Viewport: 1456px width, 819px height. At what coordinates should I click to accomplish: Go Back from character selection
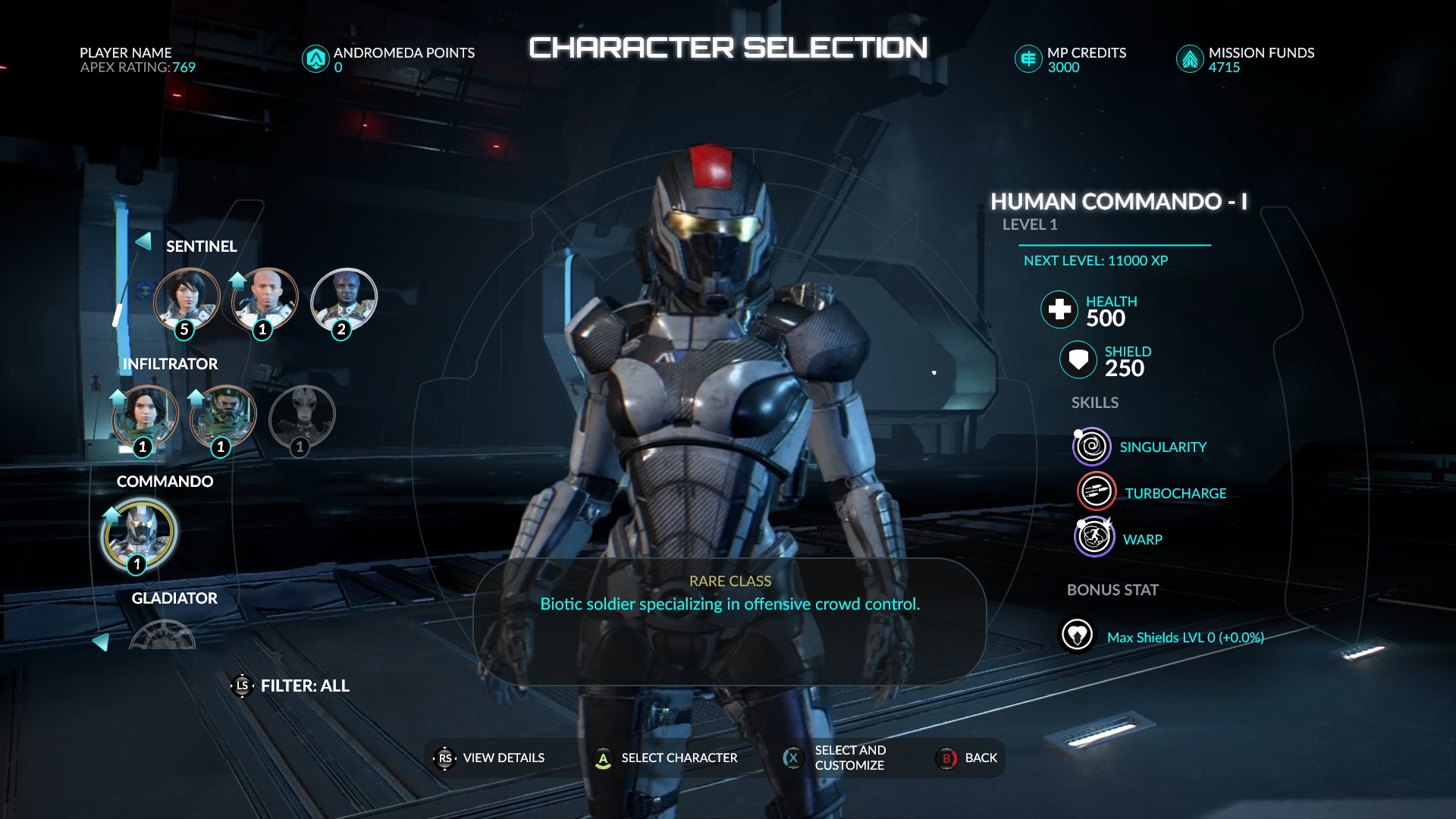pyautogui.click(x=968, y=758)
